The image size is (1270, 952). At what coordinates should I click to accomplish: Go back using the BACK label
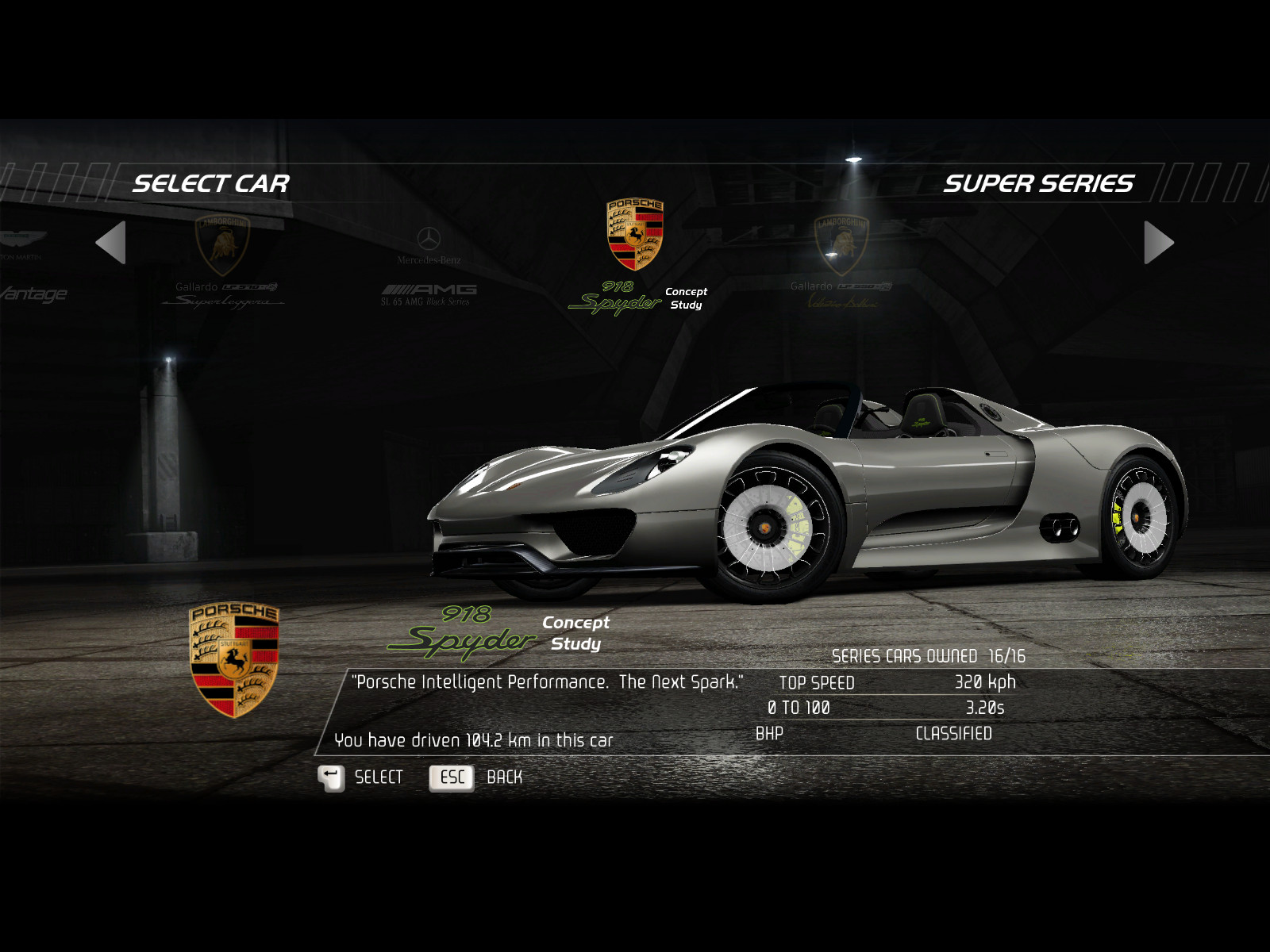(504, 777)
